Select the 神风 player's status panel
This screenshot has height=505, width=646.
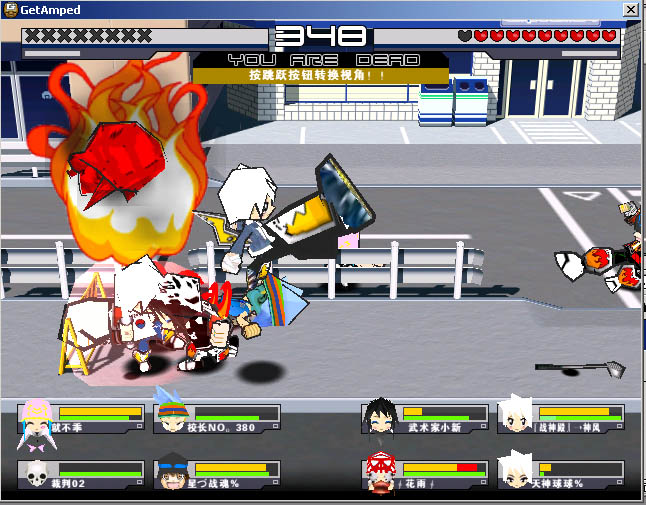tap(561, 418)
